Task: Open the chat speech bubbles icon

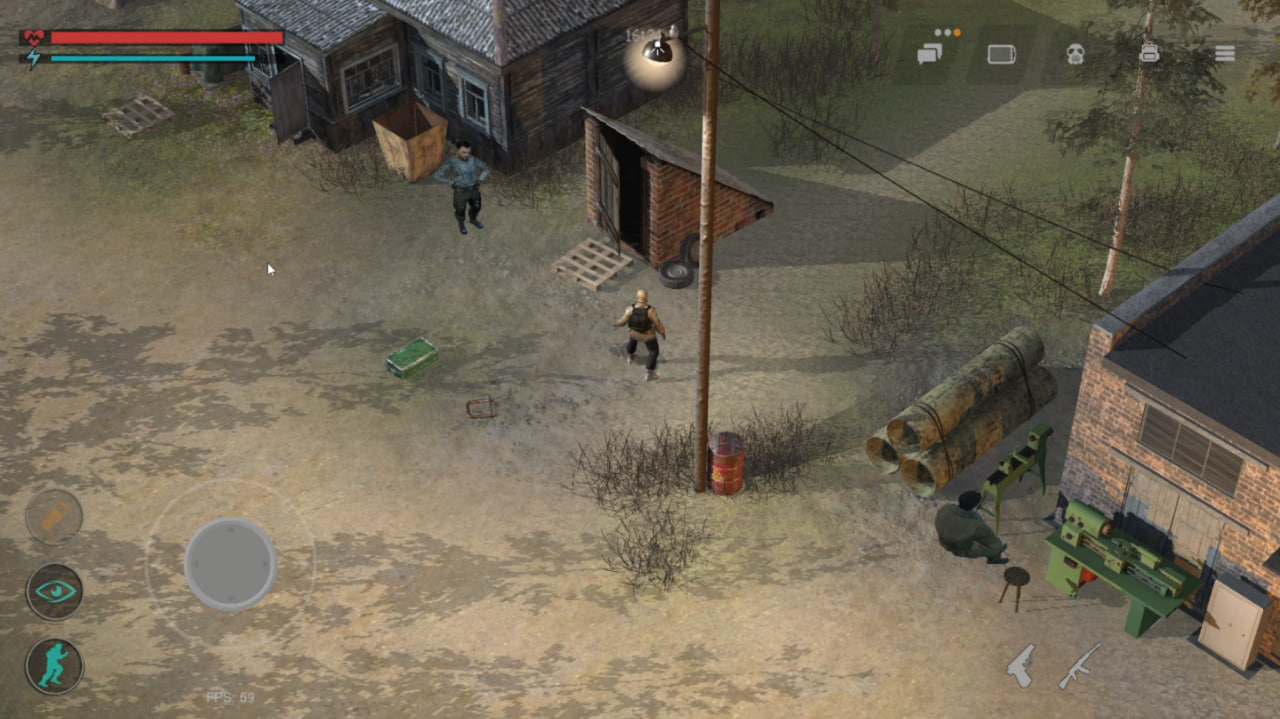Action: tap(931, 54)
